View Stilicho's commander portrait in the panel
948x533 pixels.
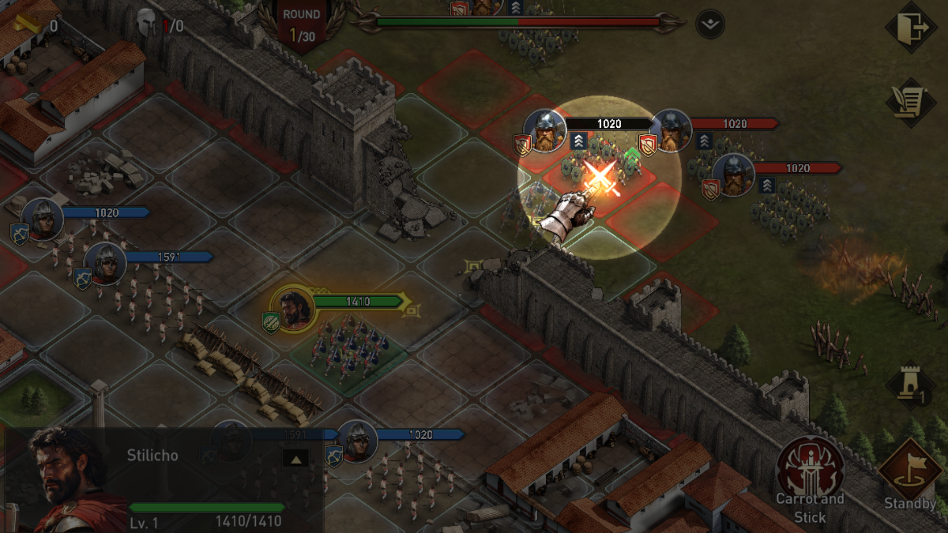coord(65,475)
